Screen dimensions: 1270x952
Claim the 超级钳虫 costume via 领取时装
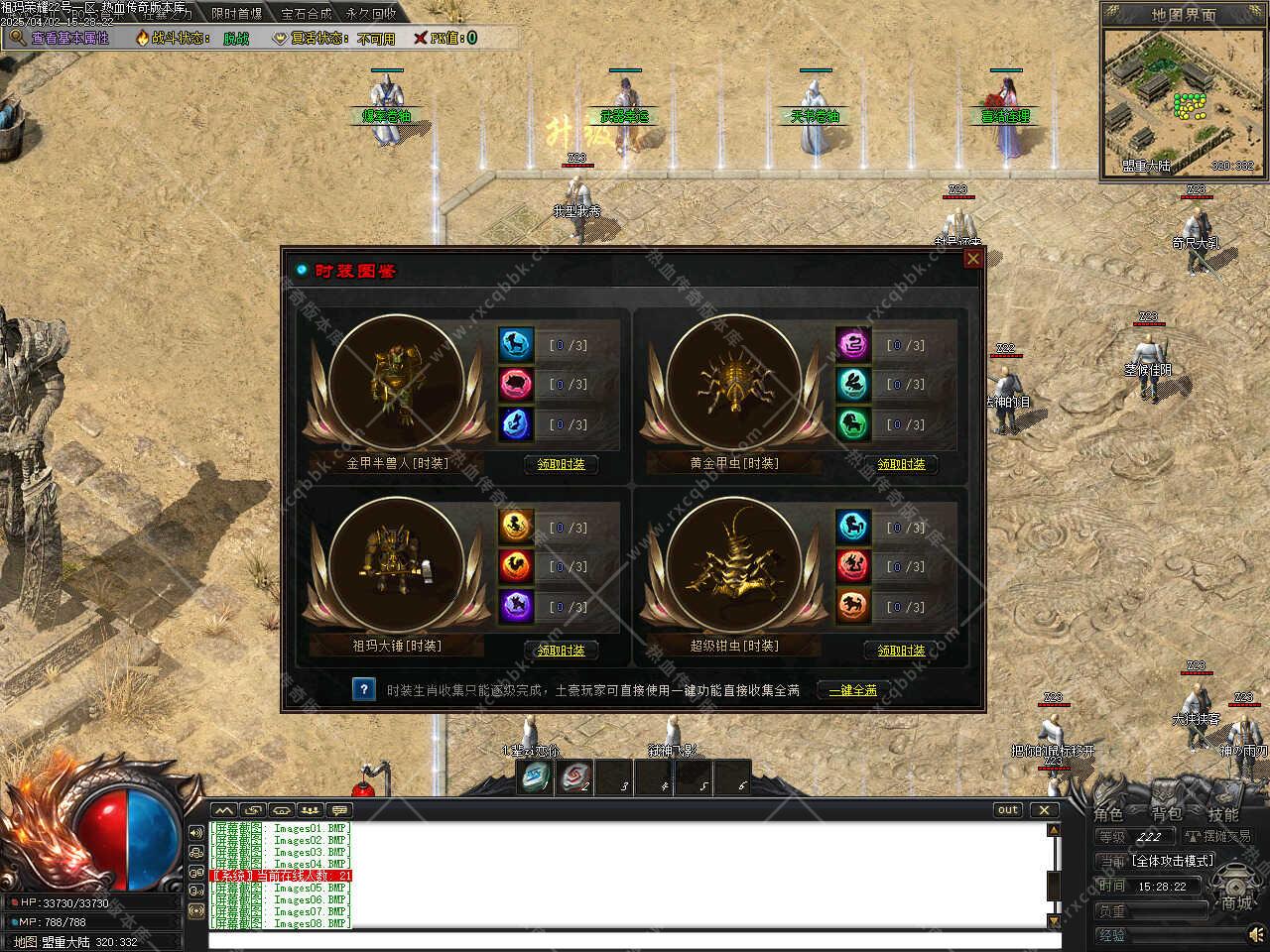pyautogui.click(x=901, y=651)
